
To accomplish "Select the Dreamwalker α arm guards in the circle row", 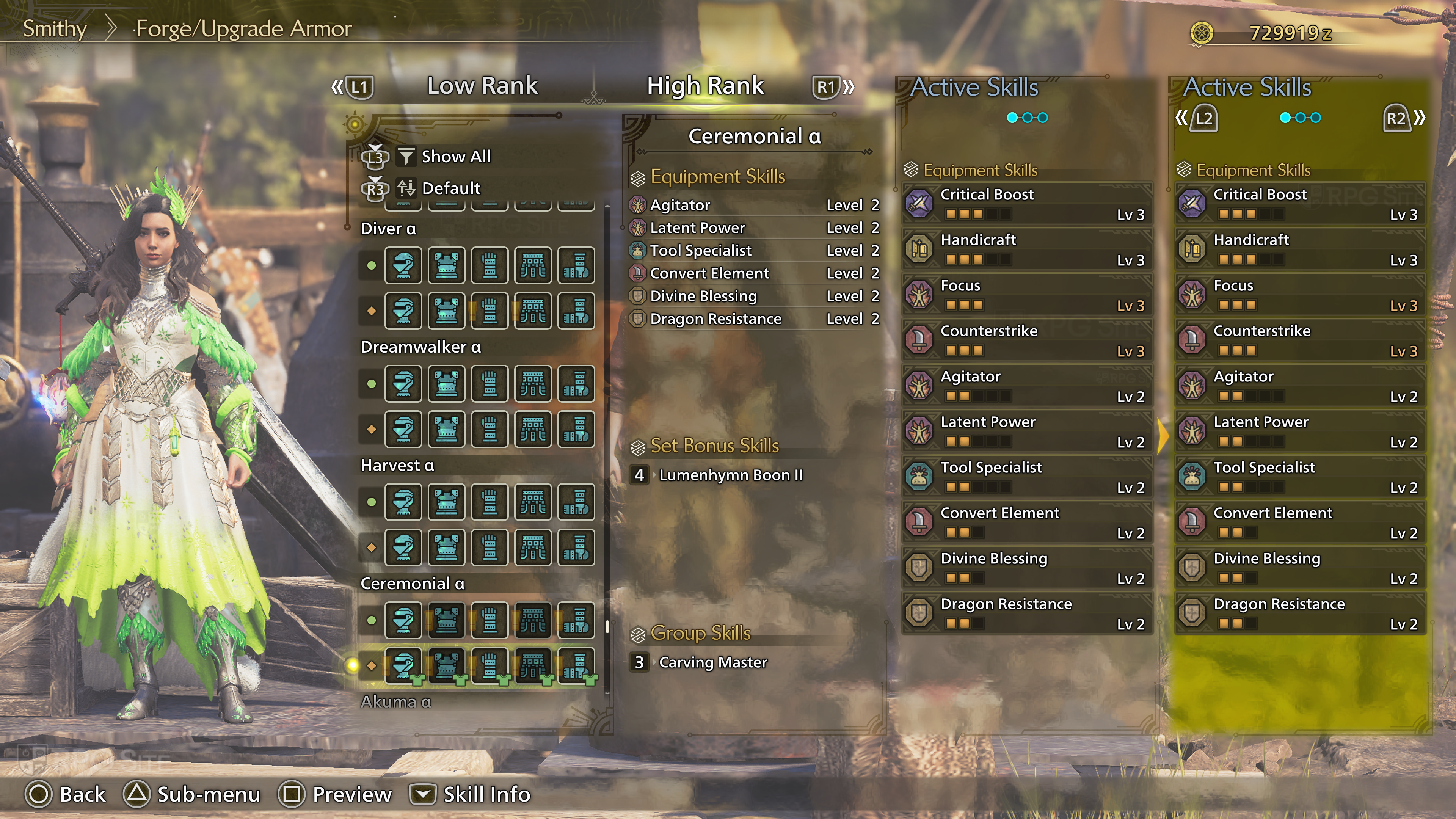I will [x=490, y=384].
